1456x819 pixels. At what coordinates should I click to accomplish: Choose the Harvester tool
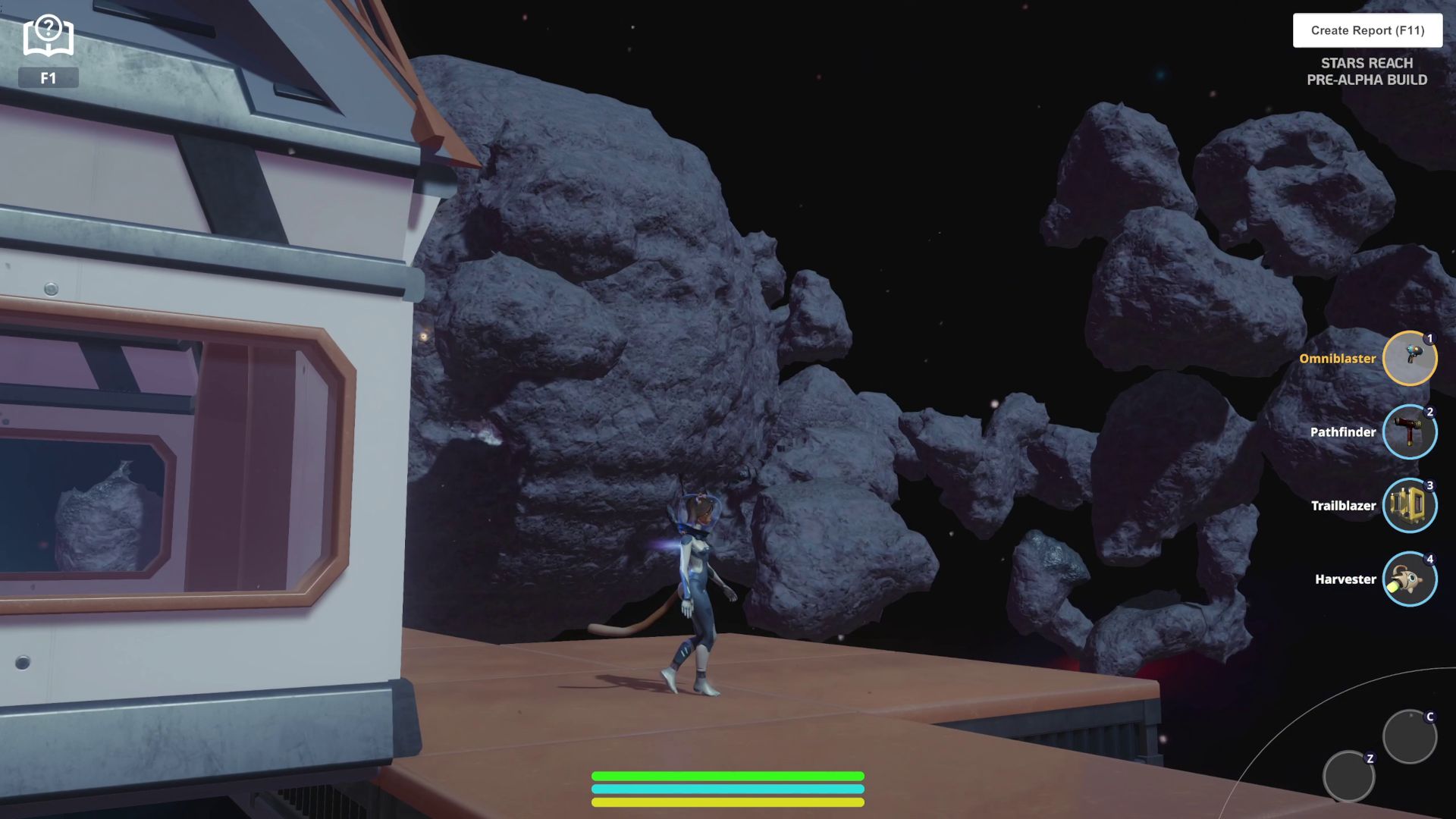(x=1409, y=579)
